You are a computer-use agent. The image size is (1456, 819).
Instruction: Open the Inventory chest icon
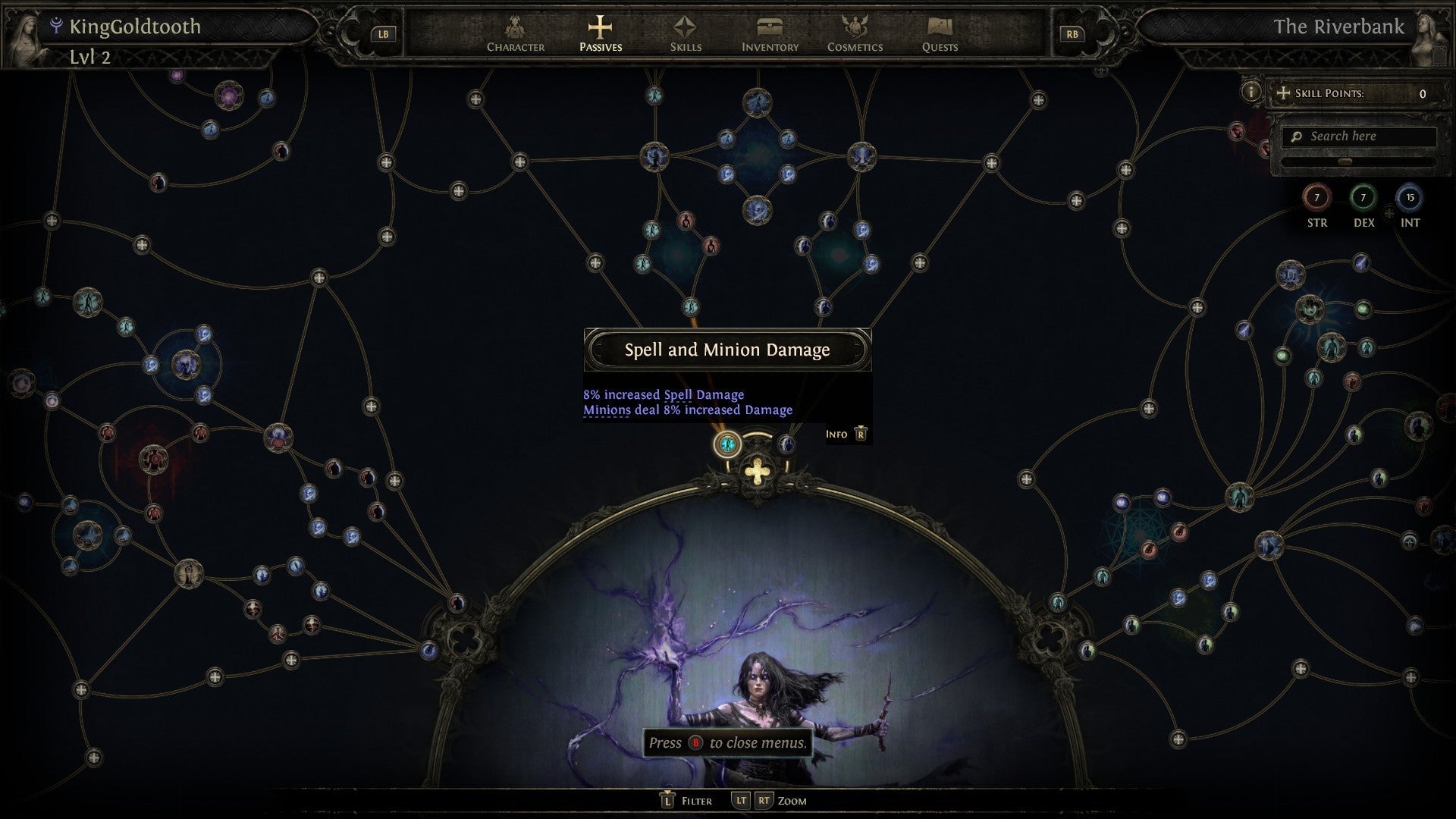(768, 29)
